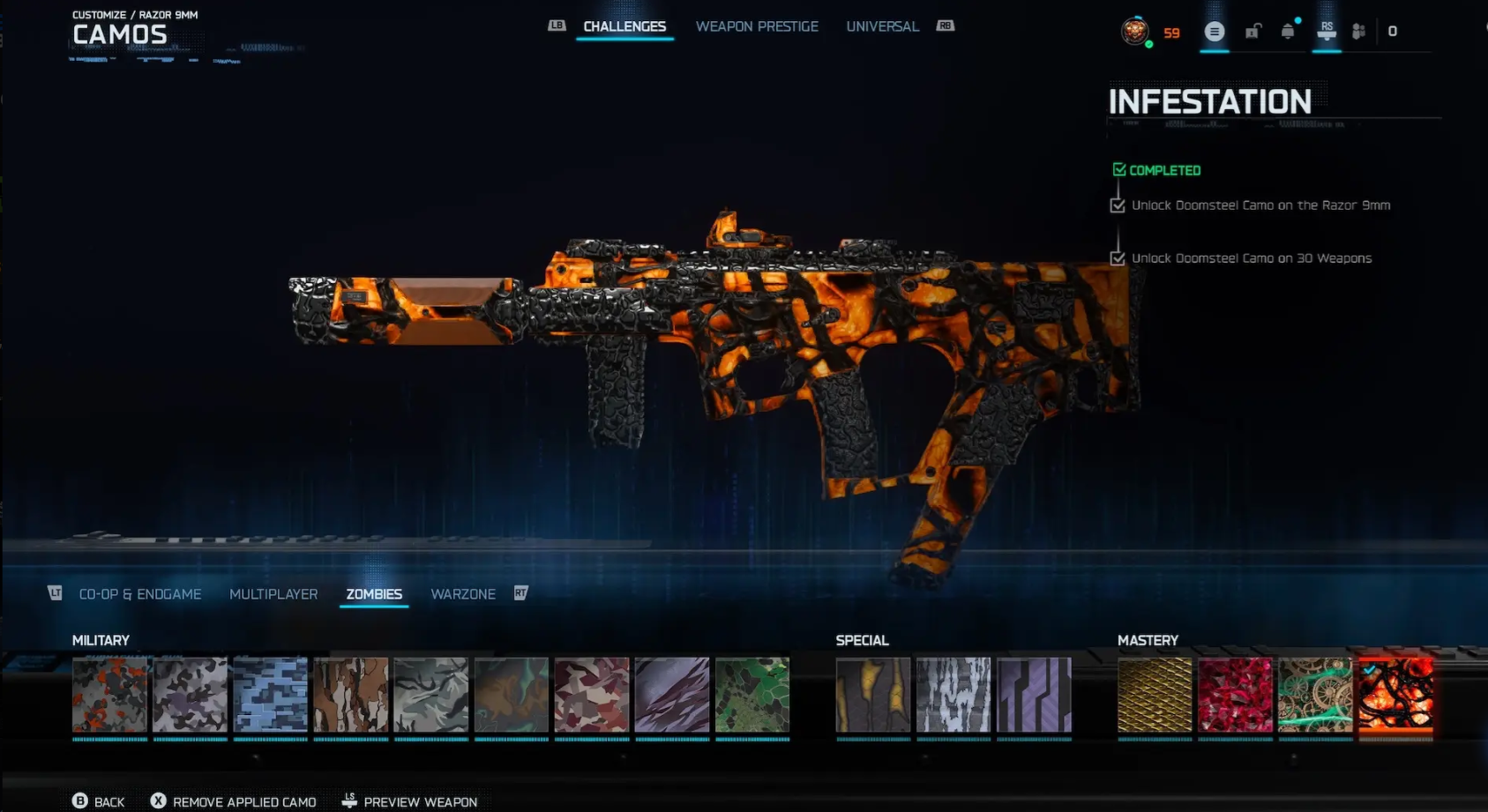
Task: Click the RT trigger expander after Warzone
Action: click(x=521, y=593)
